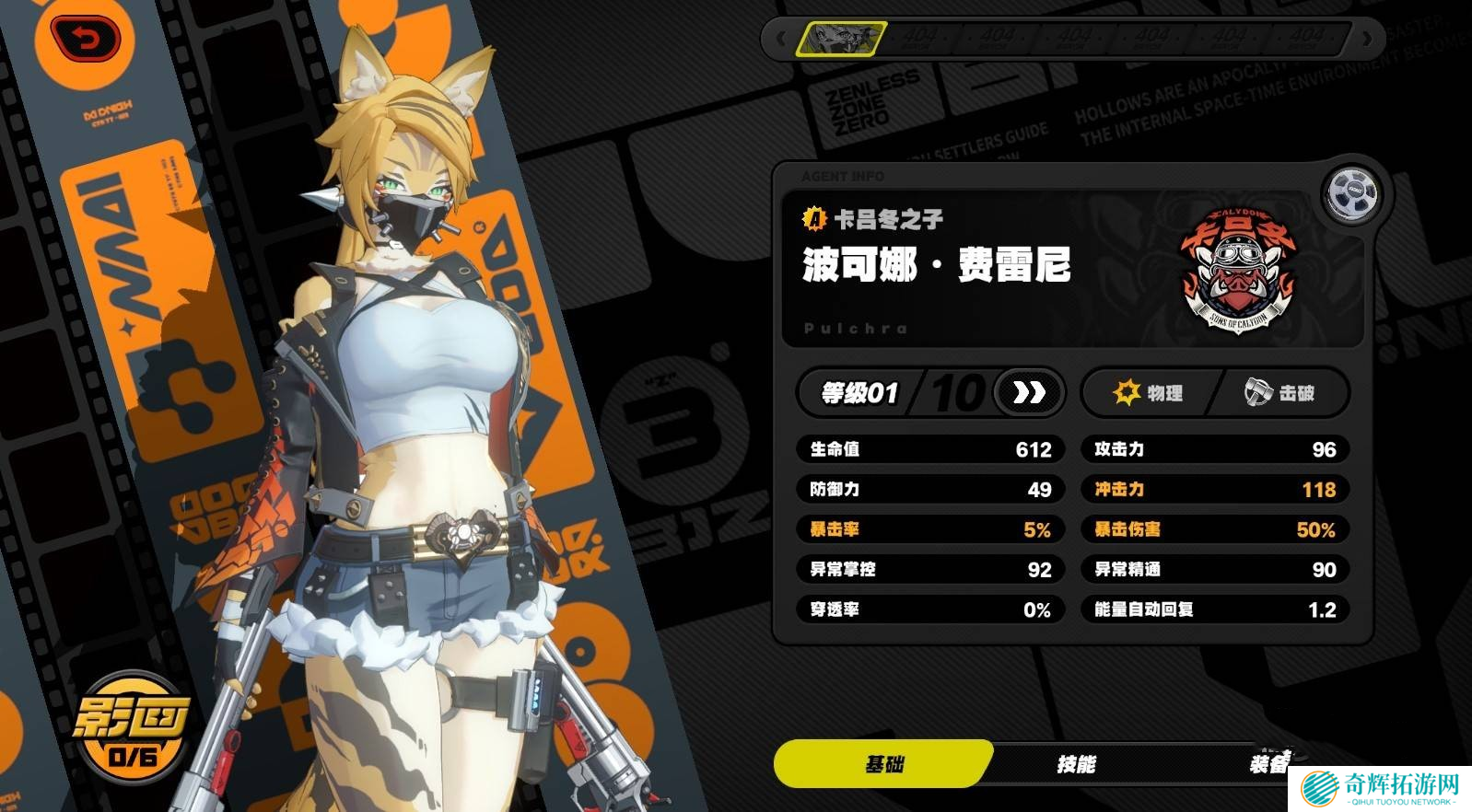Switch to the 技能 skills tab
Screen dimensions: 1472x812
click(x=1076, y=764)
